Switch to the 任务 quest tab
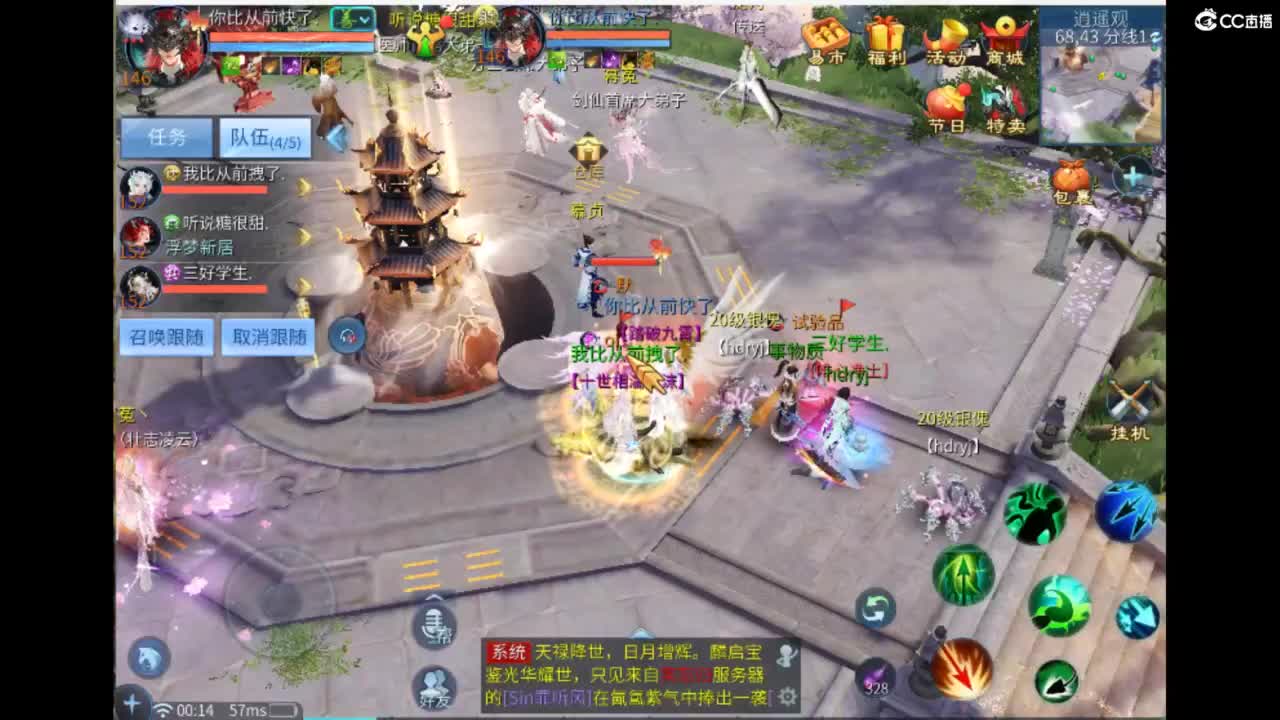 click(x=166, y=137)
